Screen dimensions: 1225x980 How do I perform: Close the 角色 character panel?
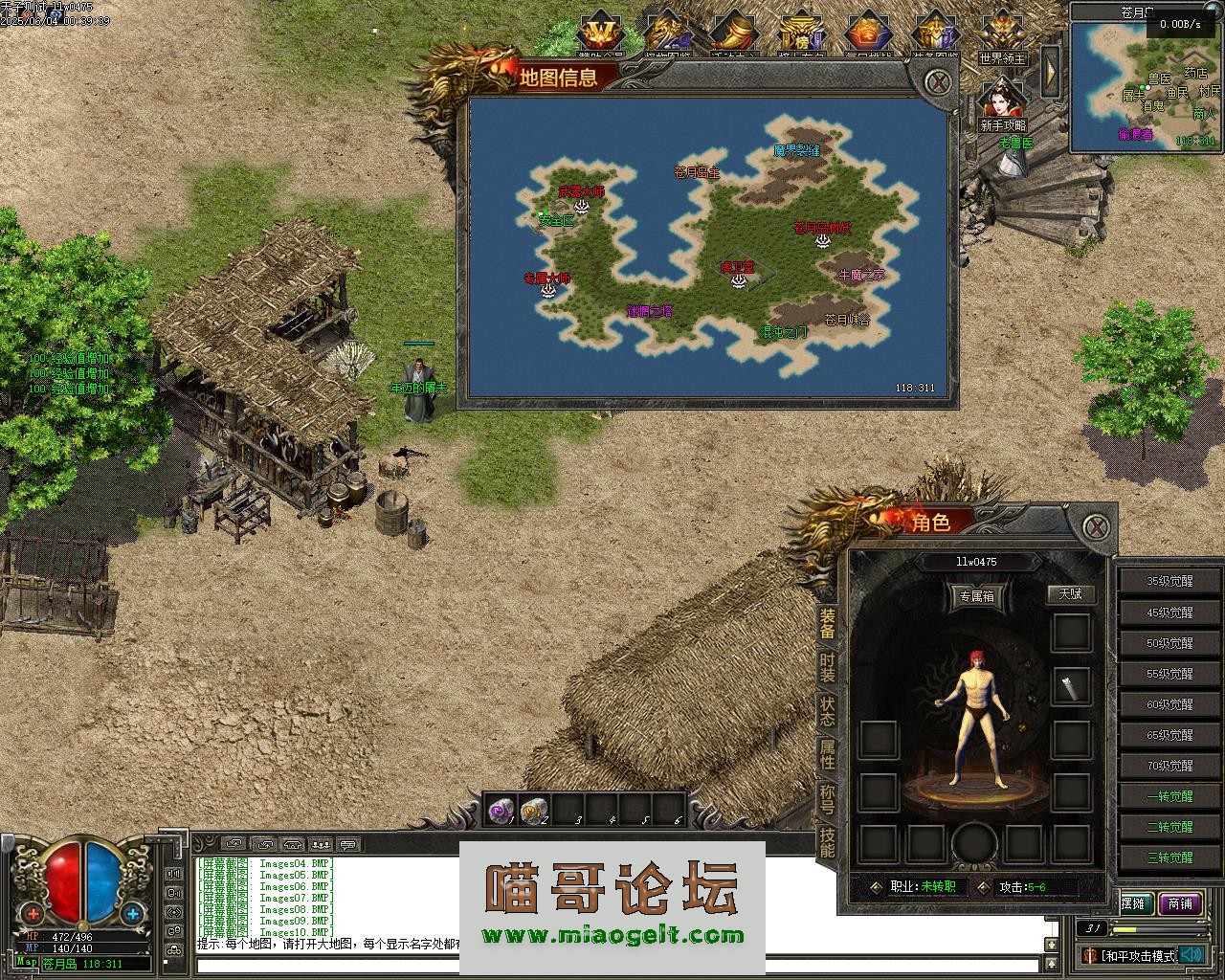click(1097, 525)
